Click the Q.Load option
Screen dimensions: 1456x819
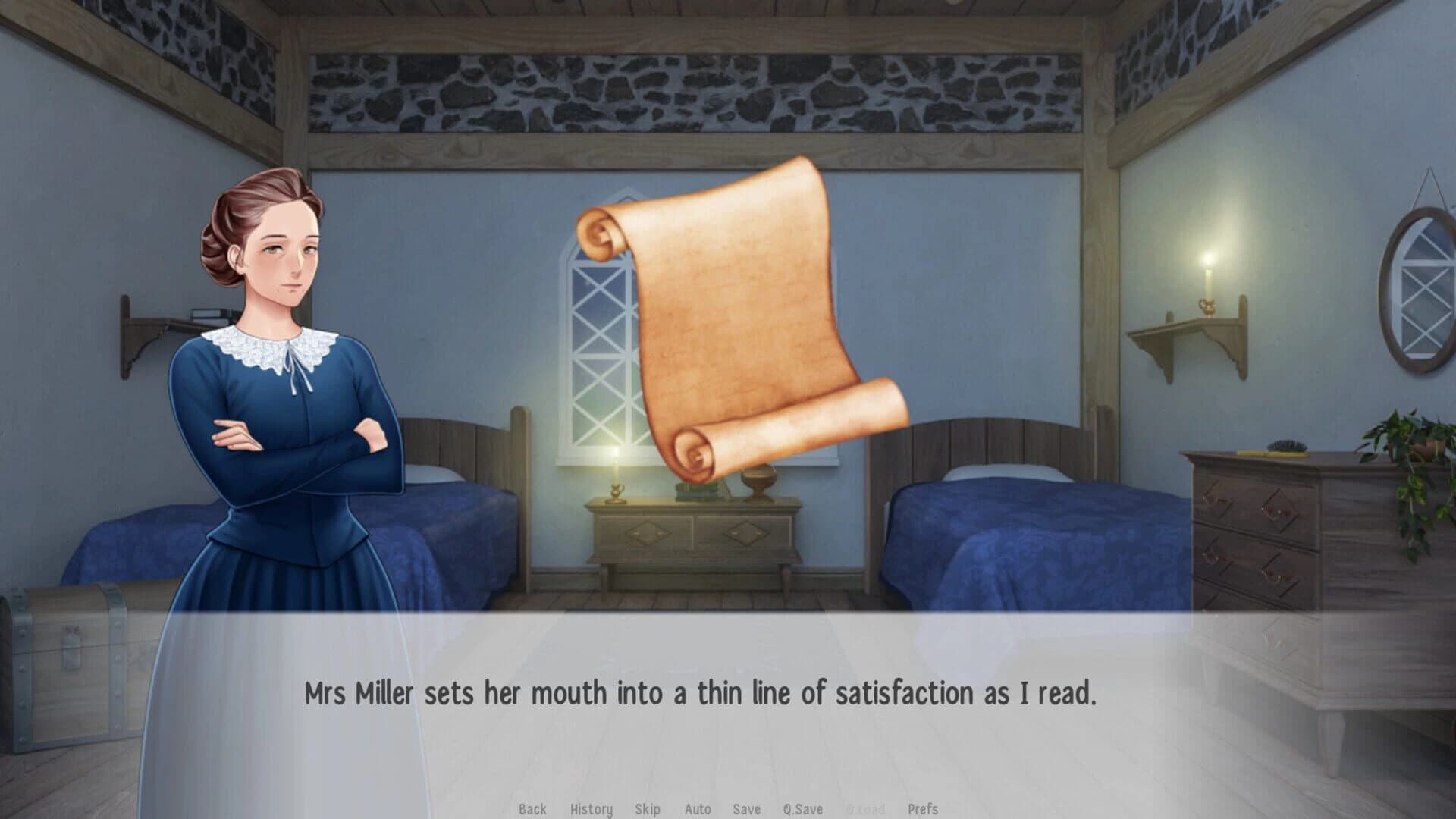click(x=866, y=809)
